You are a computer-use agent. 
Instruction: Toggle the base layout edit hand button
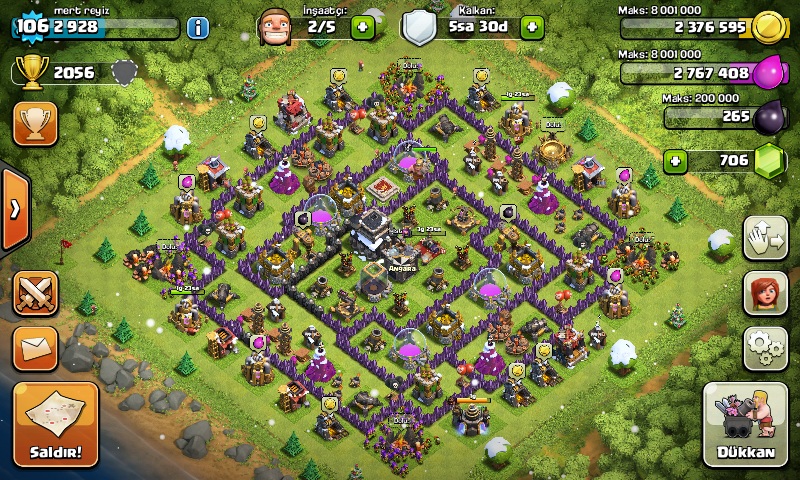(x=765, y=238)
